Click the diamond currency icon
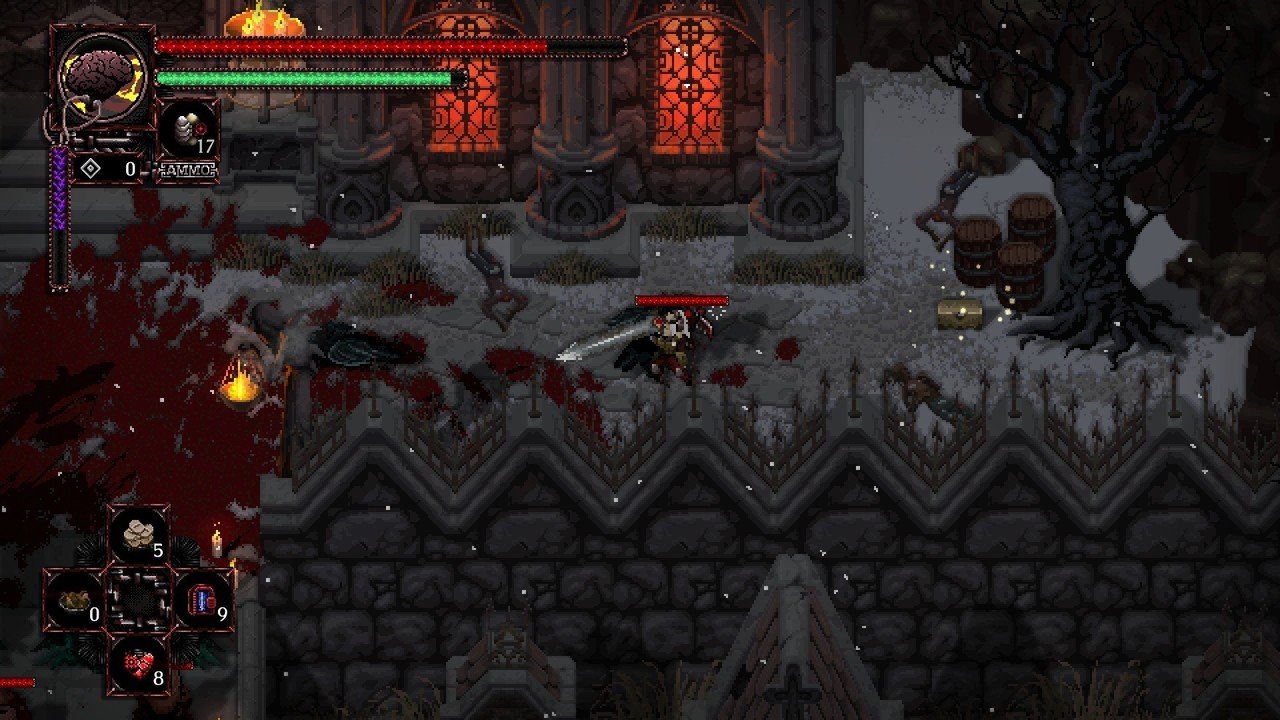 pyautogui.click(x=91, y=166)
